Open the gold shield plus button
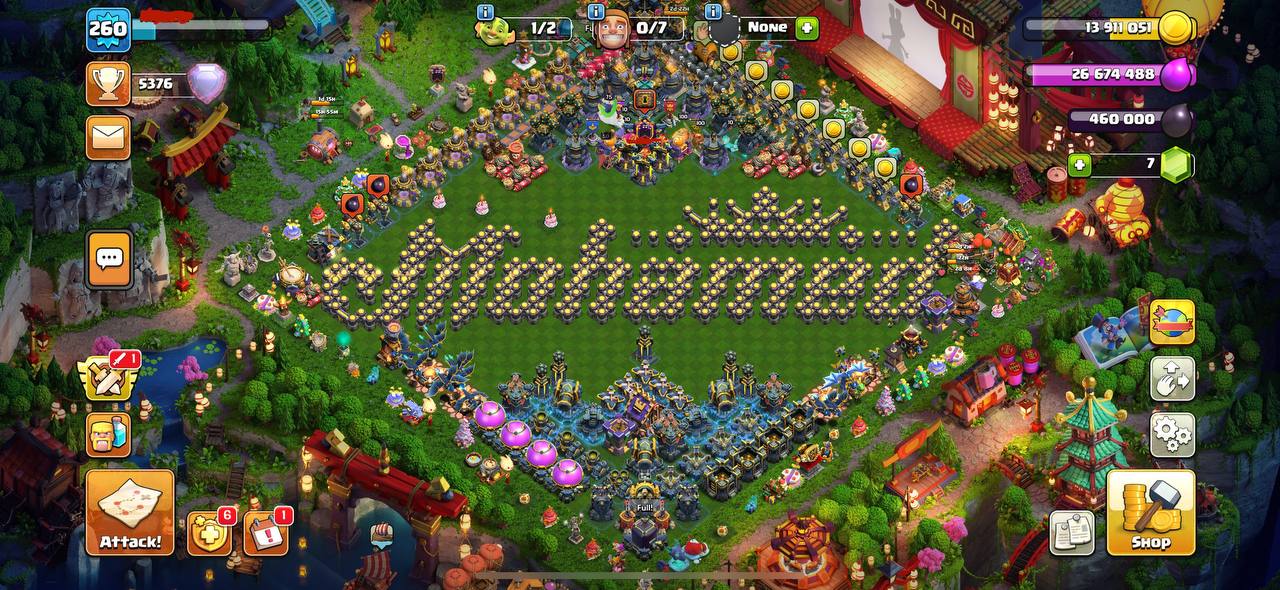 point(209,534)
